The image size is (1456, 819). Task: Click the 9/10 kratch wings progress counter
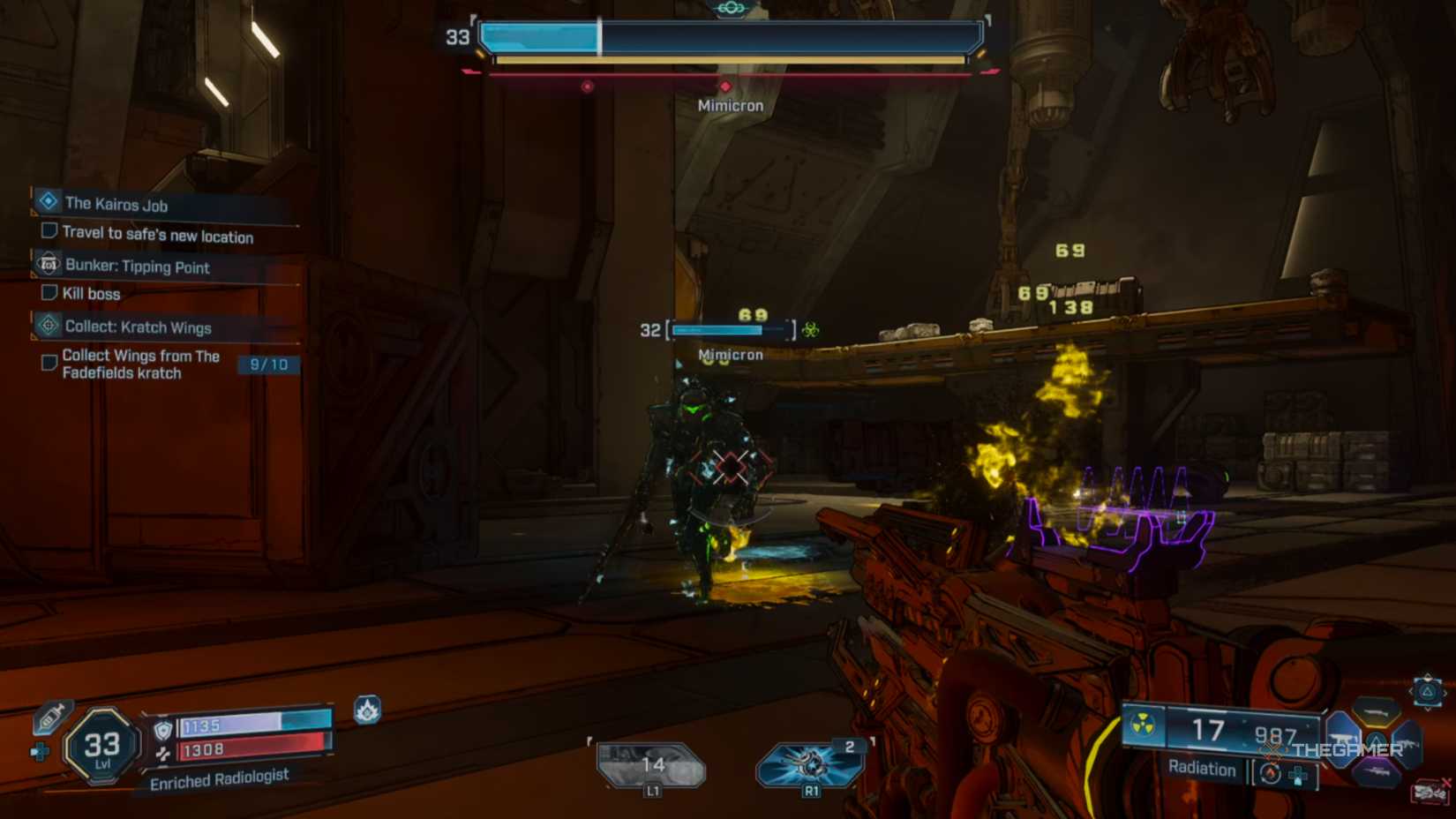click(x=270, y=363)
